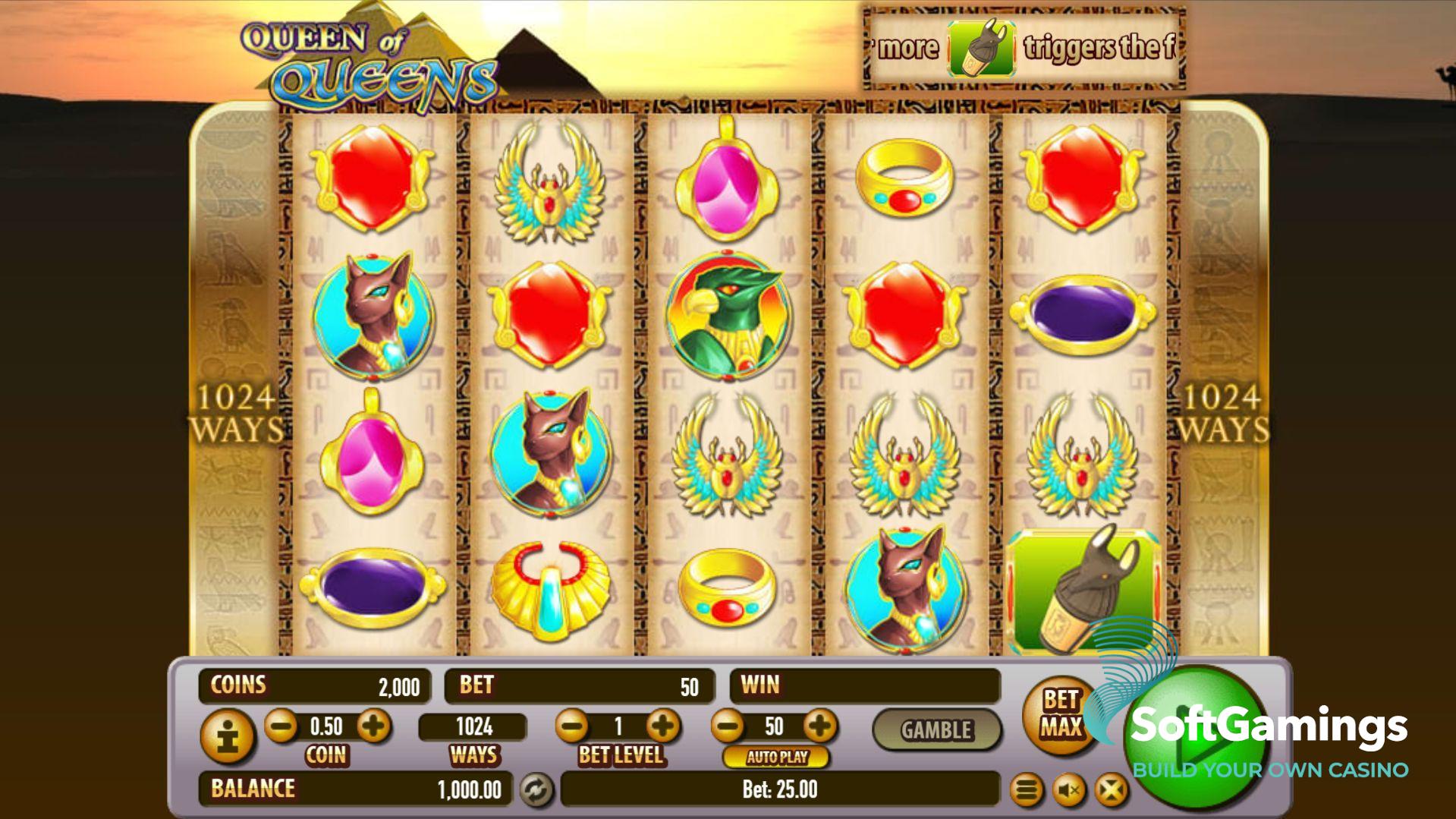Toggle the sound mute icon
Screen dimensions: 1456x819
pyautogui.click(x=1069, y=791)
